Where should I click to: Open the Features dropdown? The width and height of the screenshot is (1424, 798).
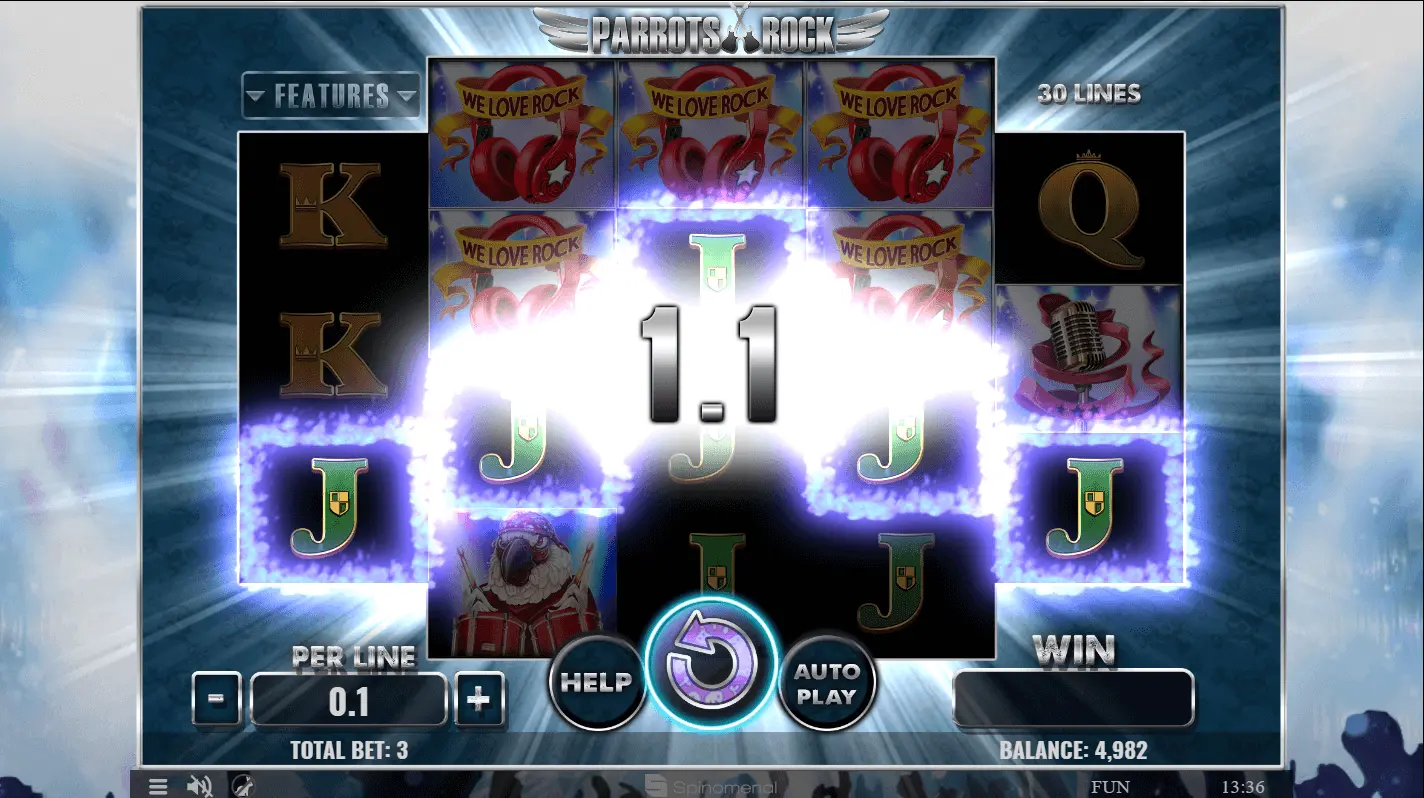331,96
